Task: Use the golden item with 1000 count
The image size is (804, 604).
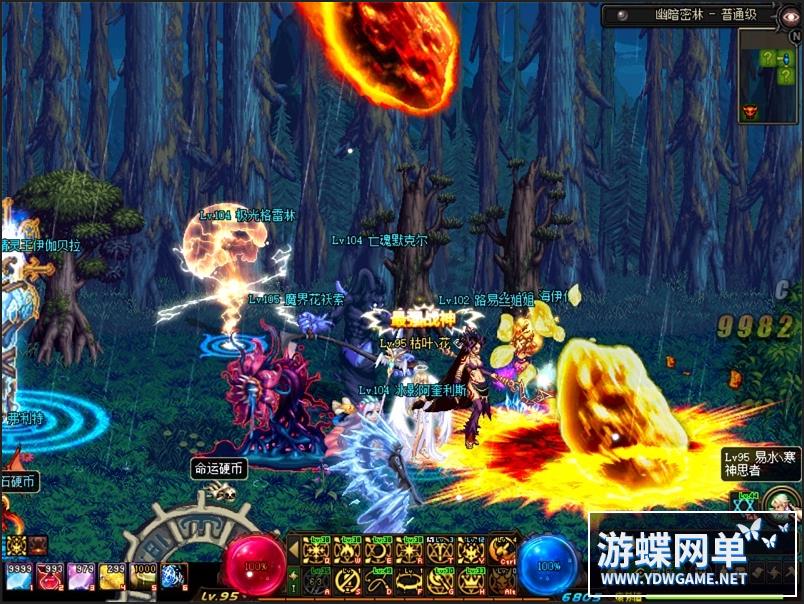Action: click(144, 575)
